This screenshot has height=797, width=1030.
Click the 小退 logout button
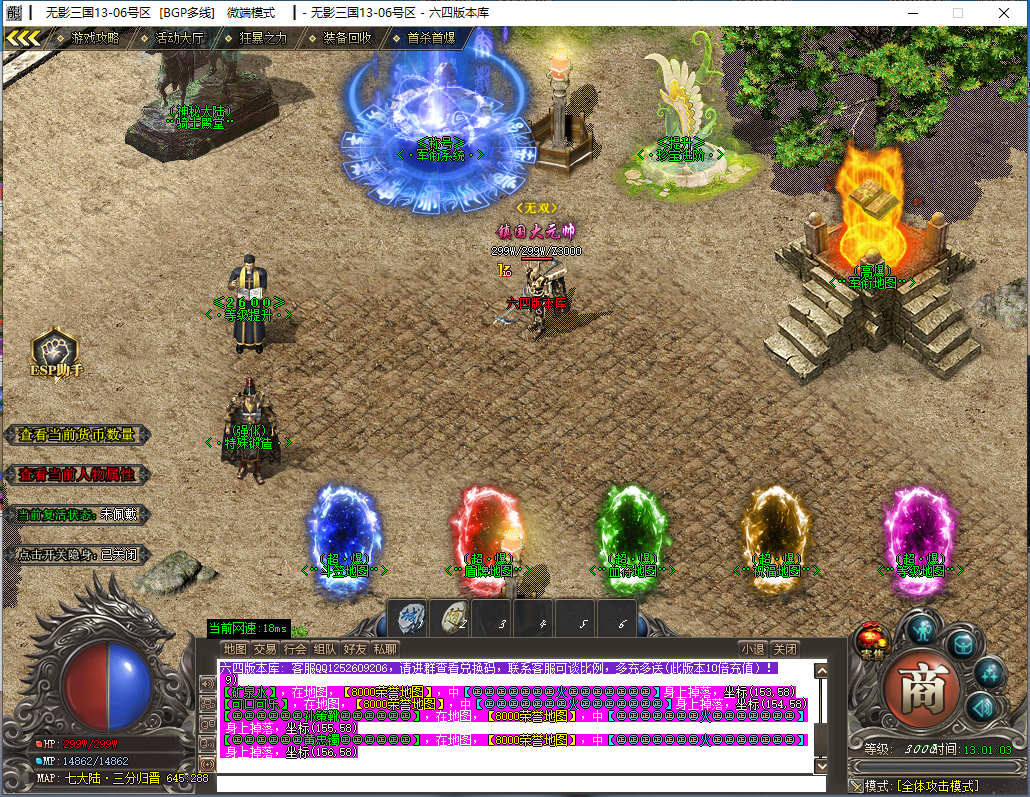click(753, 649)
